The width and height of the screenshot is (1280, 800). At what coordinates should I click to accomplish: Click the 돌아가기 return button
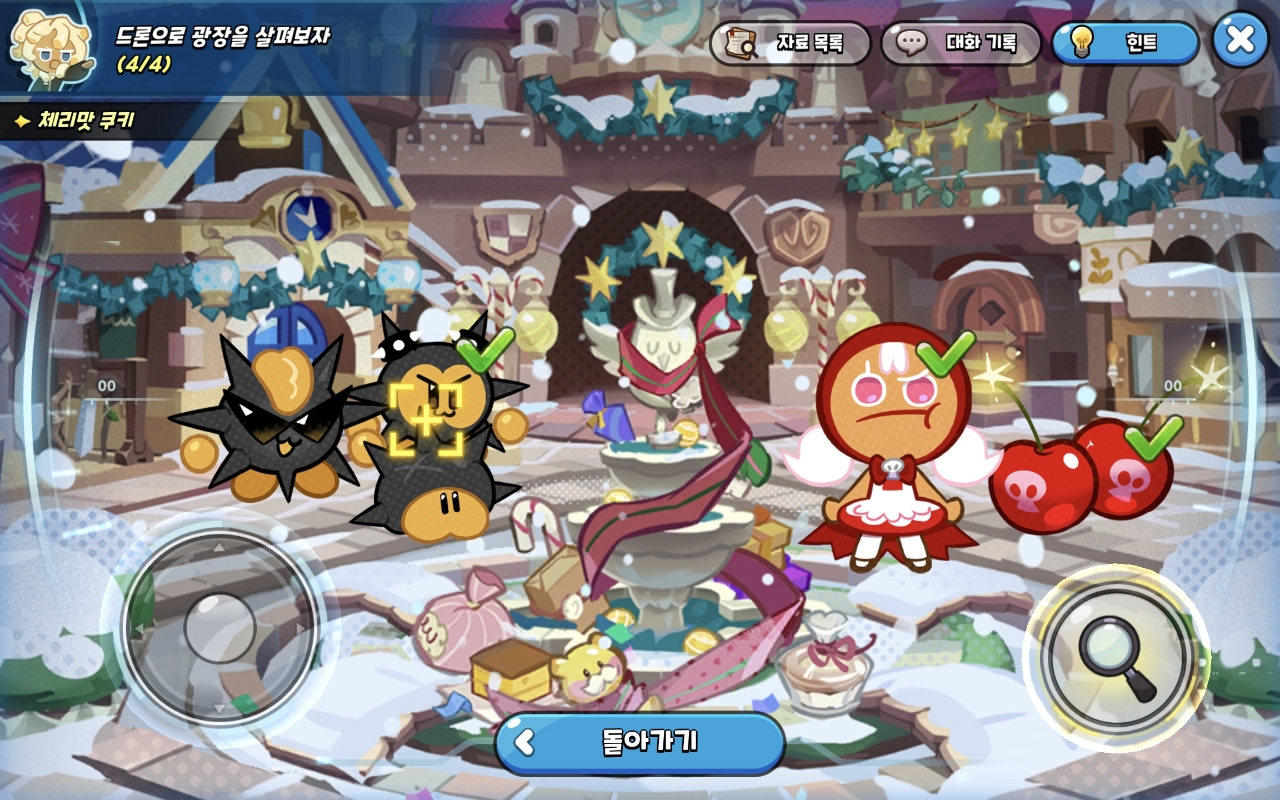coord(639,743)
